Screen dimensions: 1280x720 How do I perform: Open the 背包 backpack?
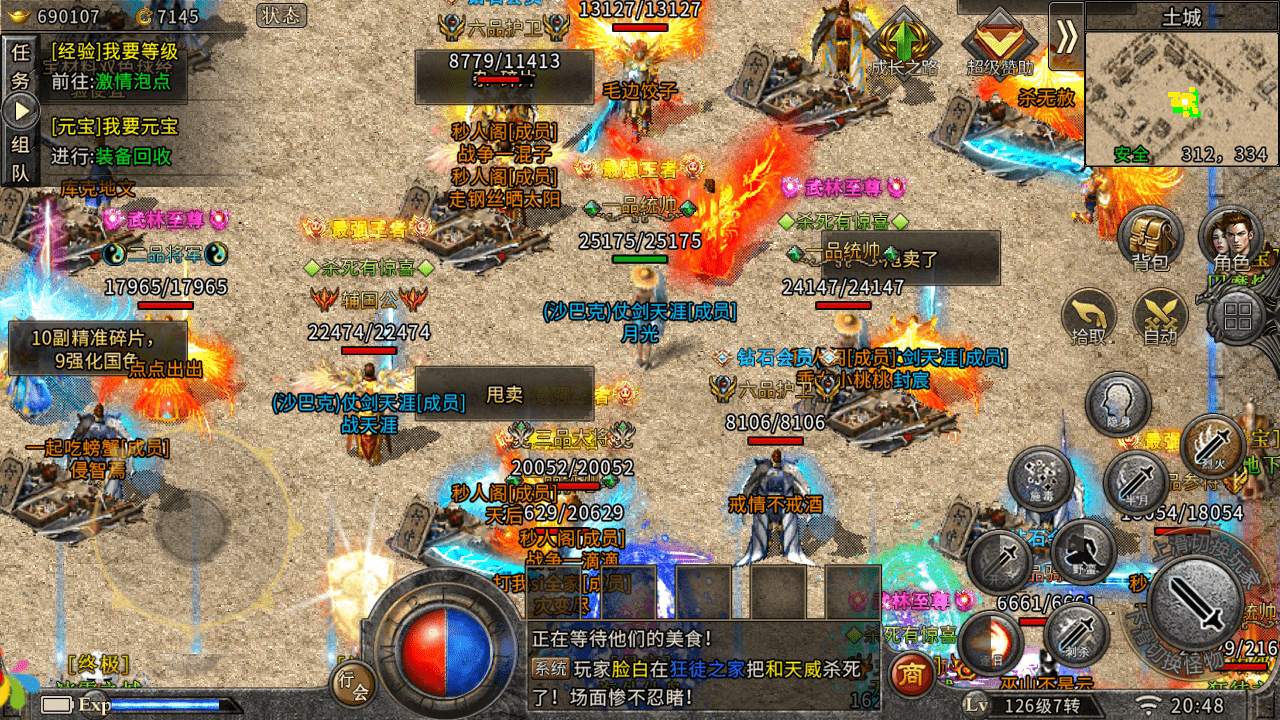pyautogui.click(x=1150, y=240)
